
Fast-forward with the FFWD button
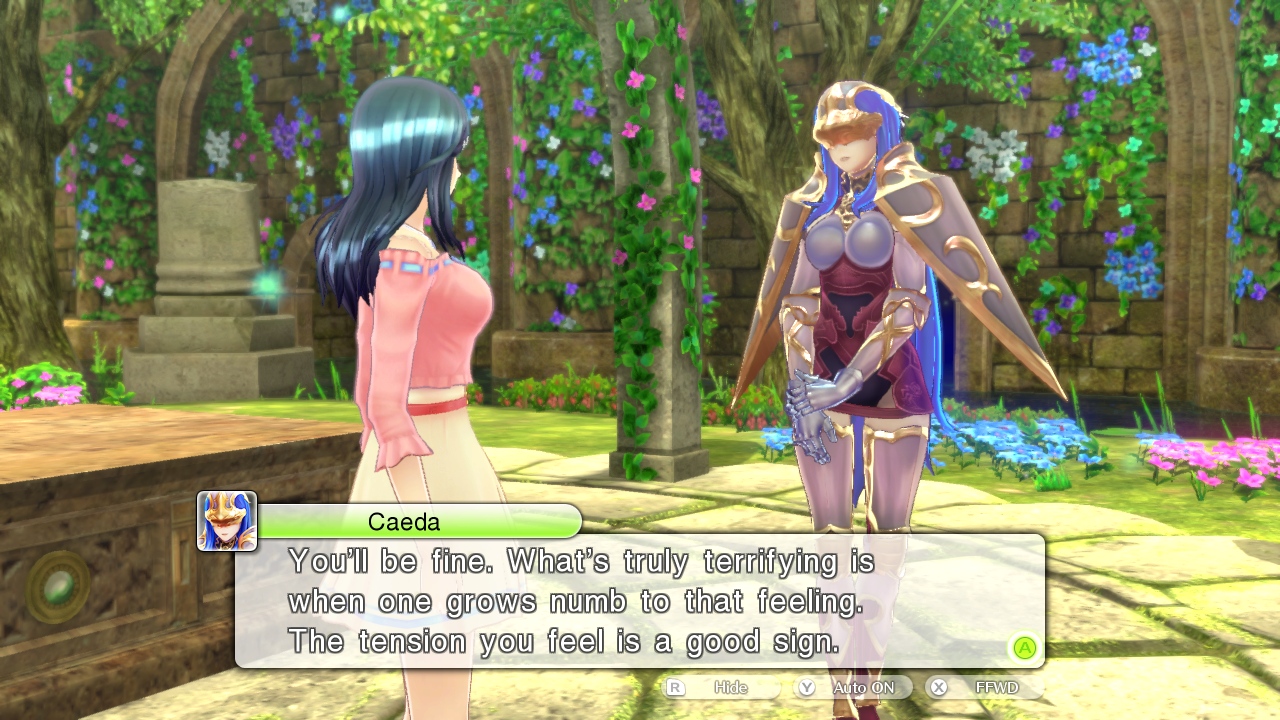click(985, 688)
